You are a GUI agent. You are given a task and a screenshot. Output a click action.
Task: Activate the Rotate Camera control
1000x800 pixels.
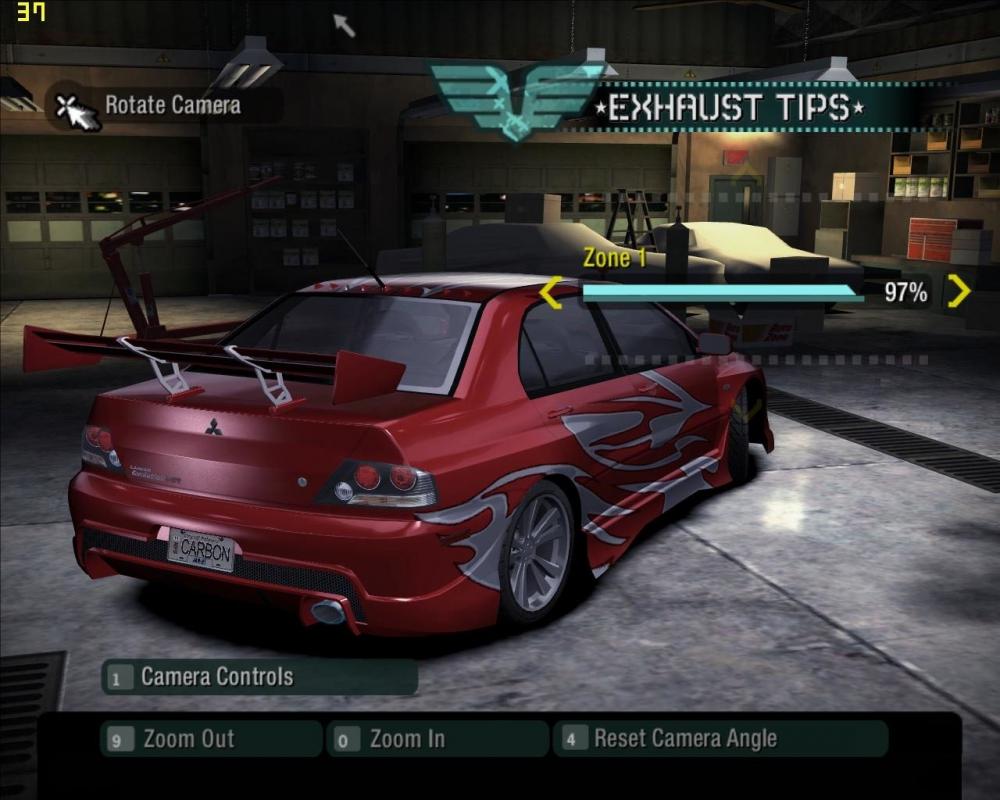click(x=160, y=106)
